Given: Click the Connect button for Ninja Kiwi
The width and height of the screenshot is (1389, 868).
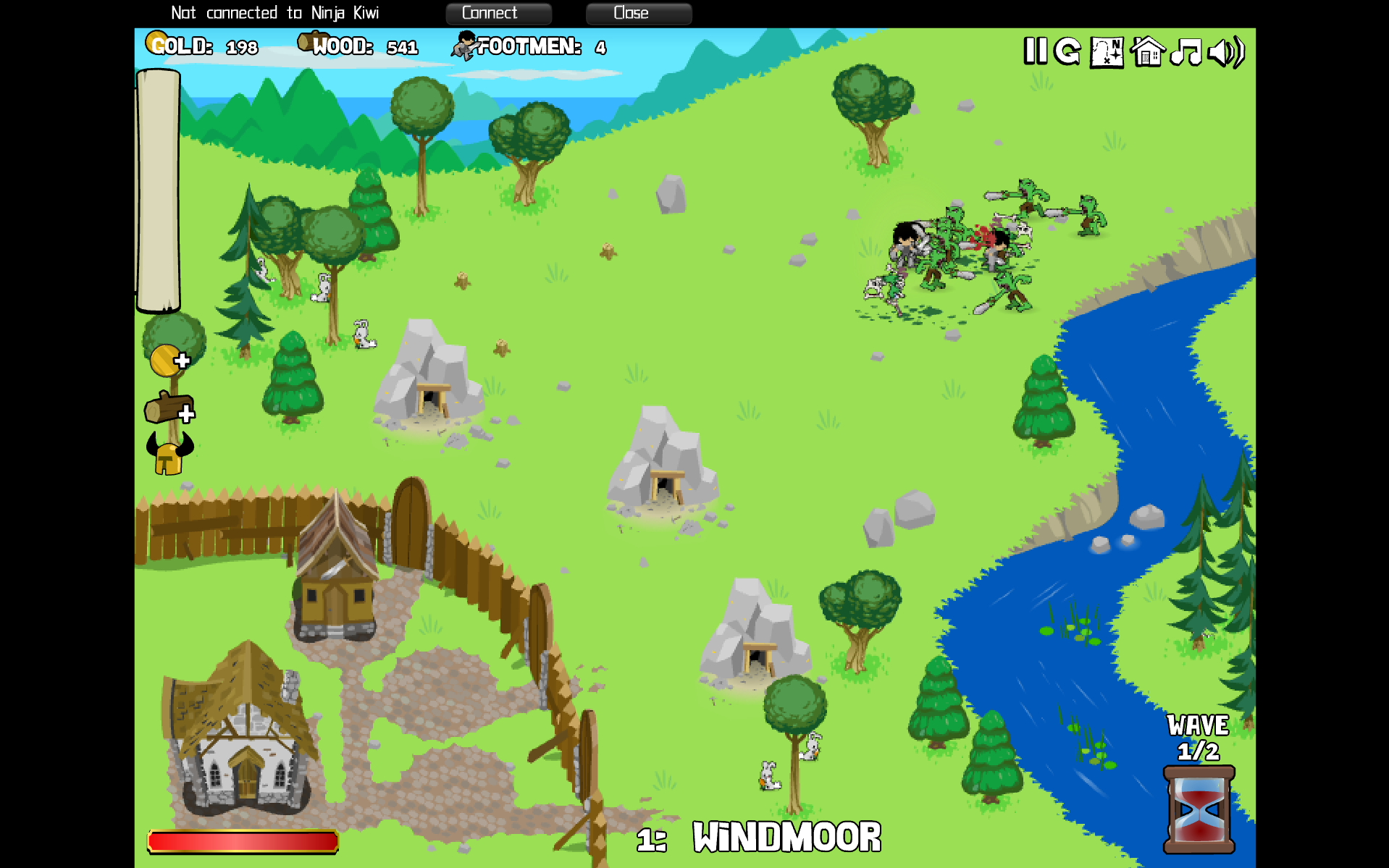Looking at the screenshot, I should (x=498, y=13).
